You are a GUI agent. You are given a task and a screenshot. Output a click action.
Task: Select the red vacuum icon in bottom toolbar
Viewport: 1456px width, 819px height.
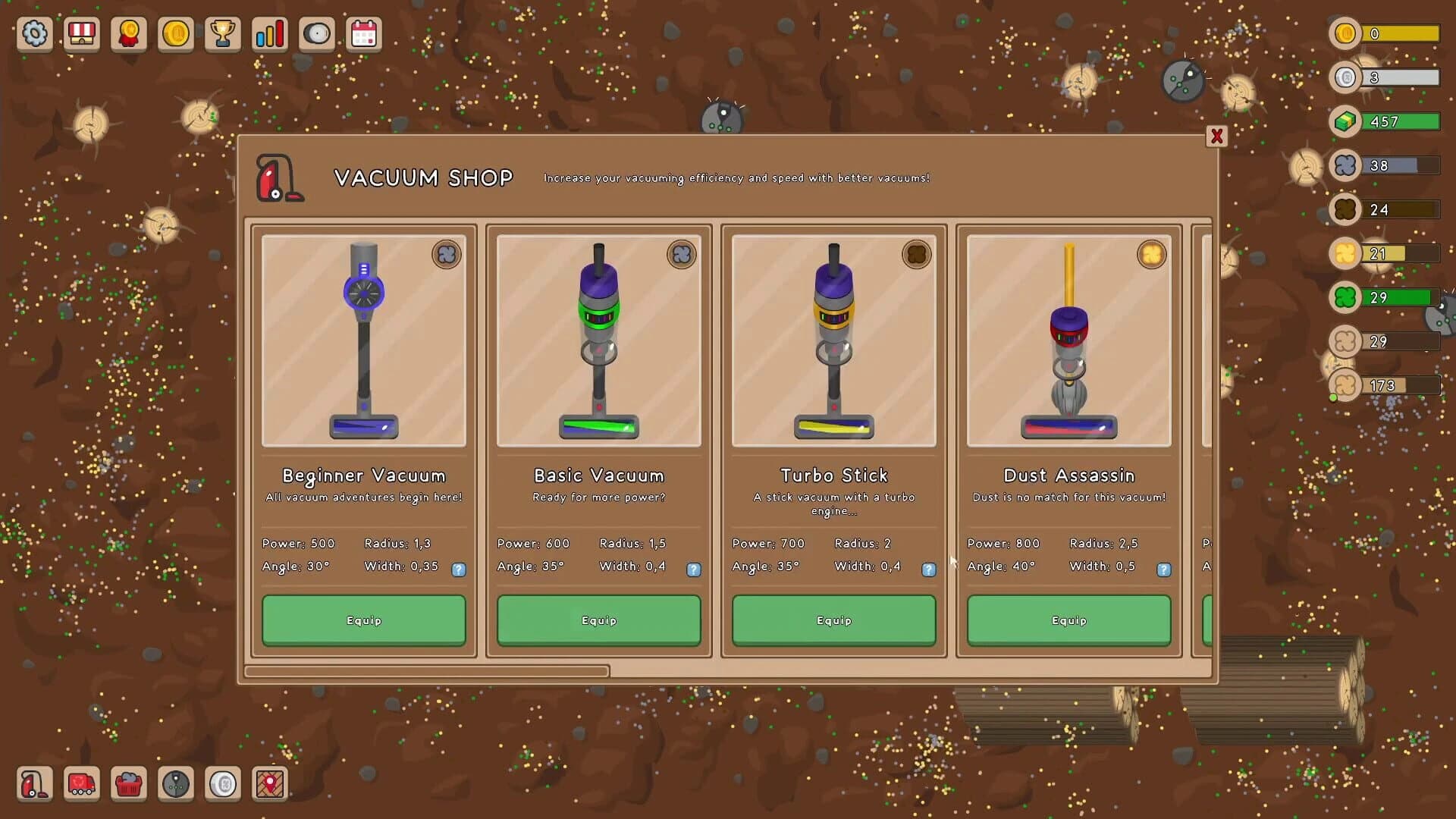pos(35,785)
